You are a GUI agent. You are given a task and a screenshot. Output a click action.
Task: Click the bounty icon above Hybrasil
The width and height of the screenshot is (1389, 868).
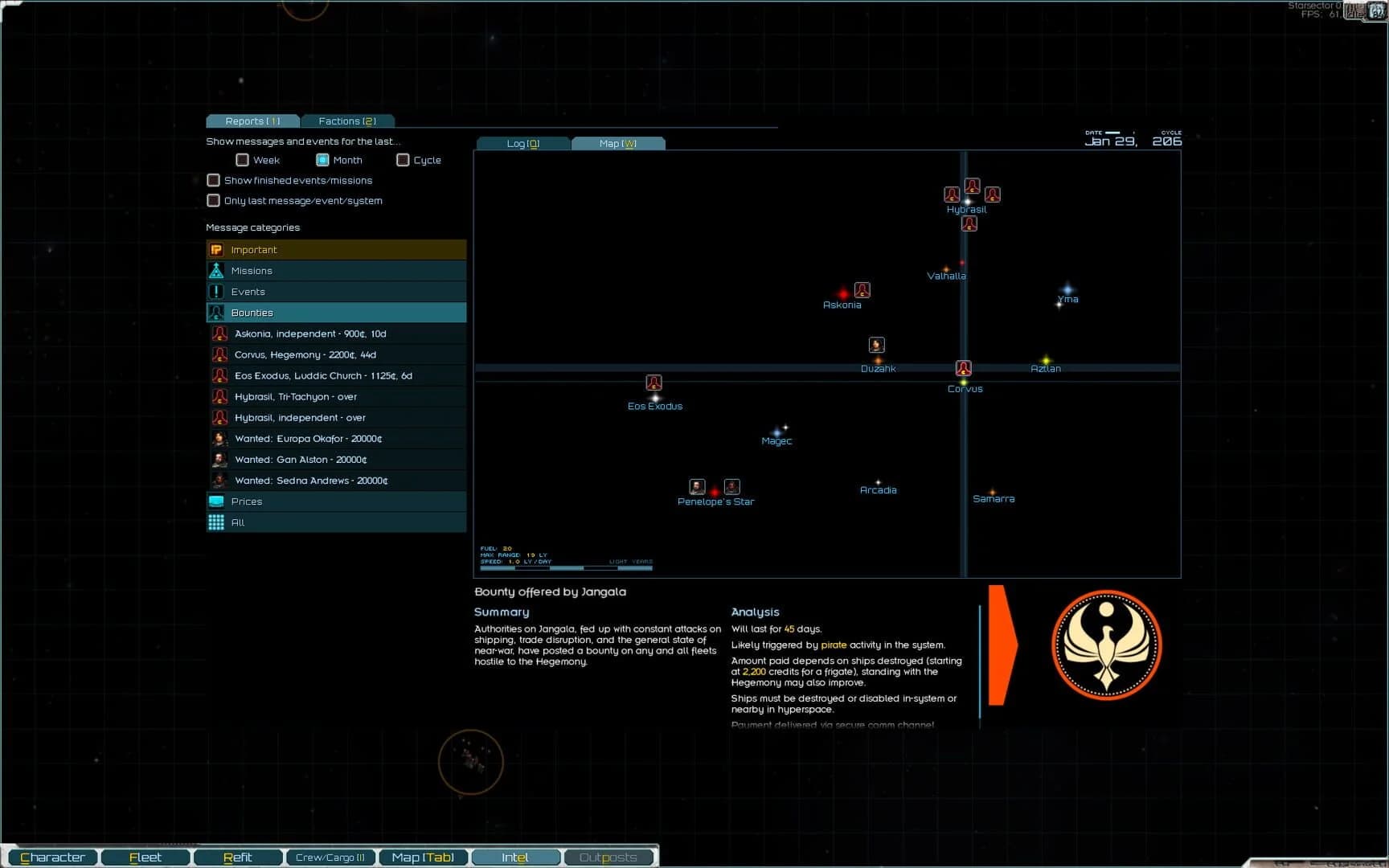(x=971, y=186)
